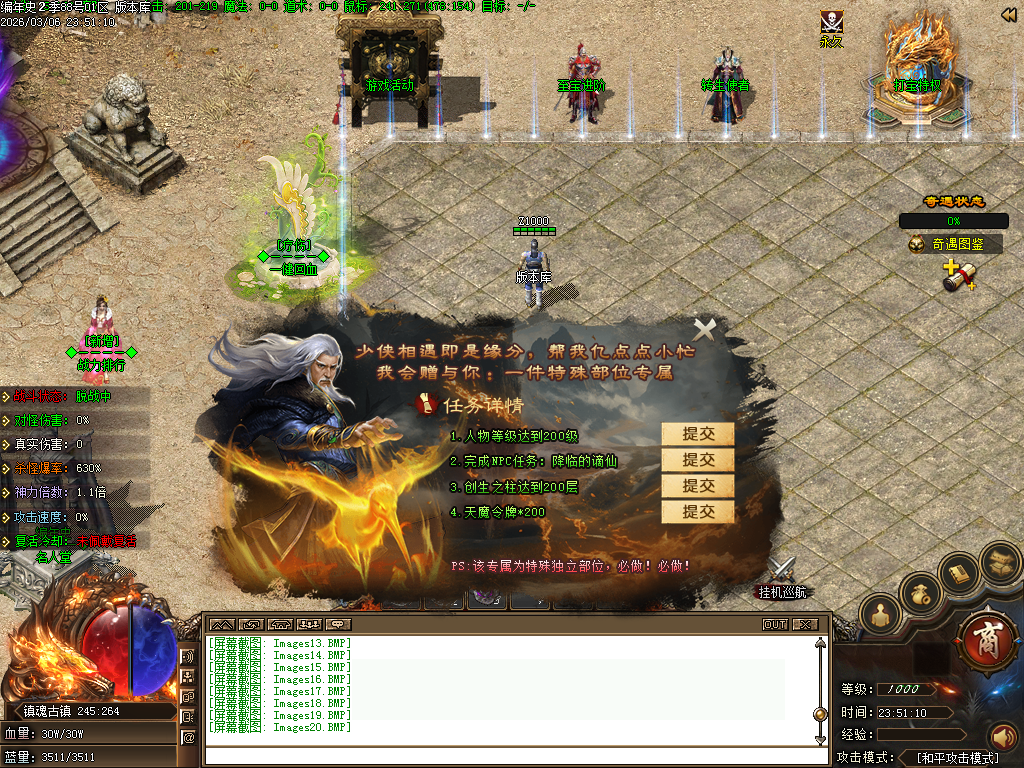Toggle 挂机巡航 auto-patrol
1024x768 pixels.
(x=782, y=577)
